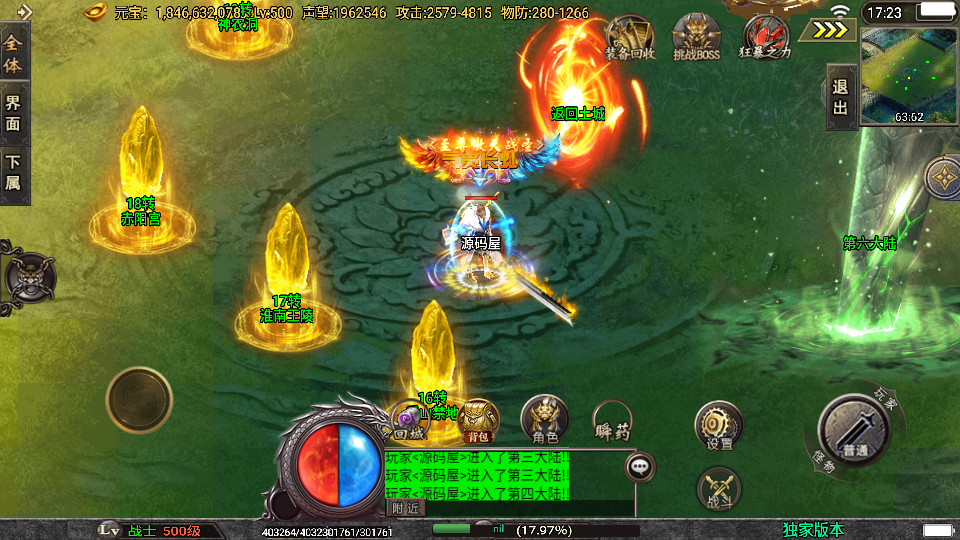Screen dimensions: 960x540
Task: Click the 退出 exit button
Action: click(x=840, y=97)
